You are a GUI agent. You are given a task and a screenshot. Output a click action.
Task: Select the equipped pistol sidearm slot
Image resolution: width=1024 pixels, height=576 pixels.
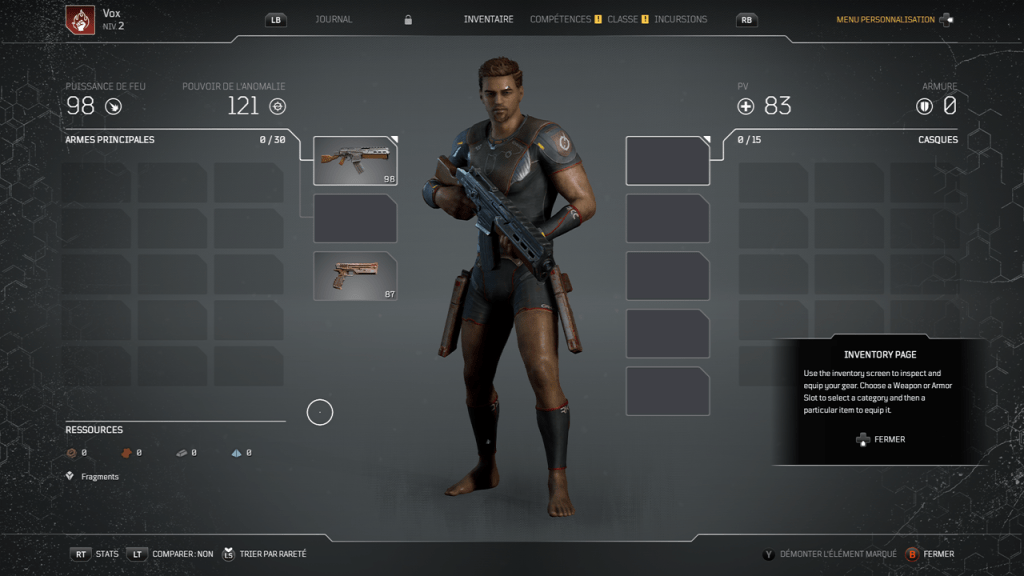tap(355, 276)
